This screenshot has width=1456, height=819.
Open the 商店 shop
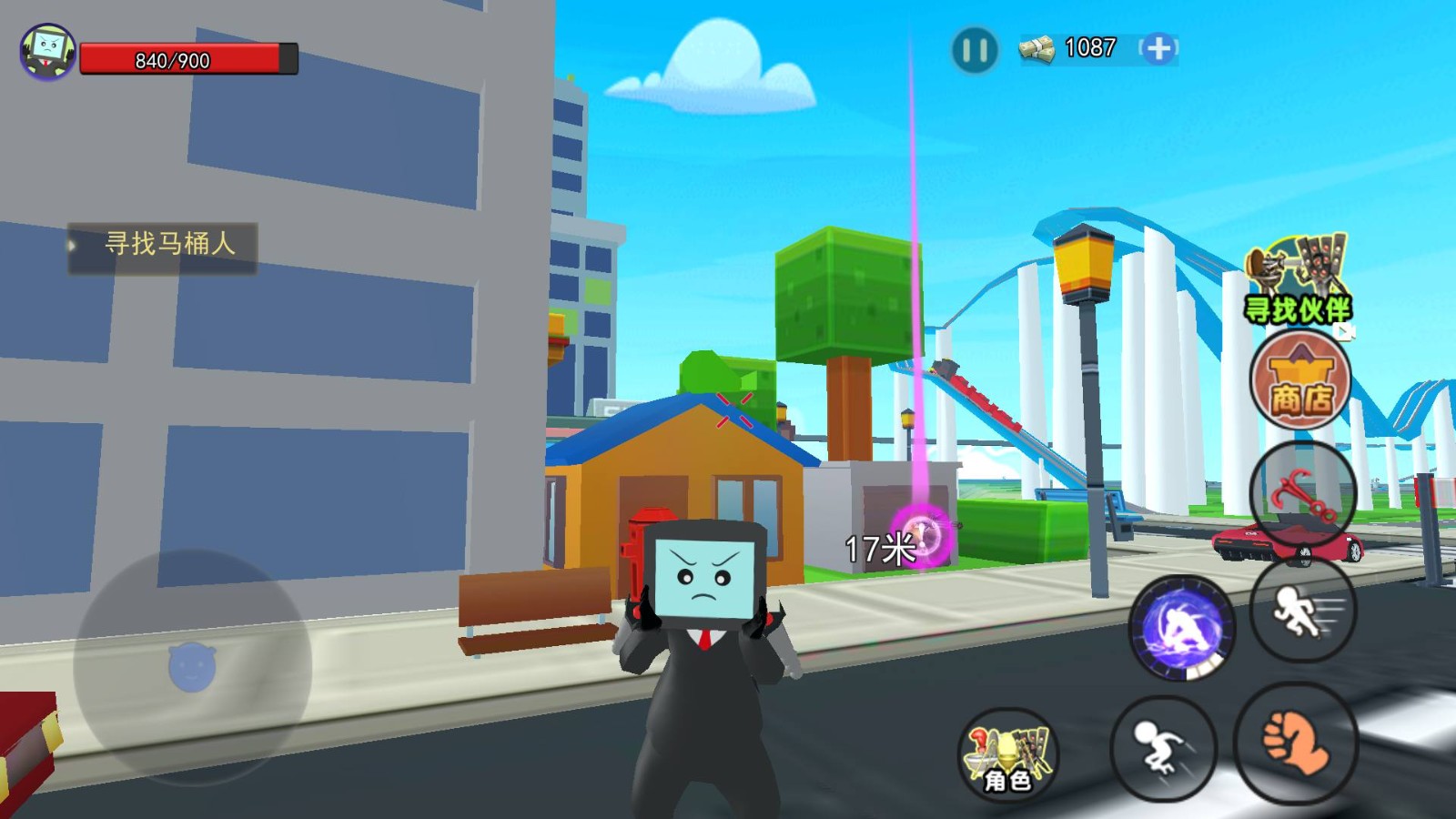1300,379
